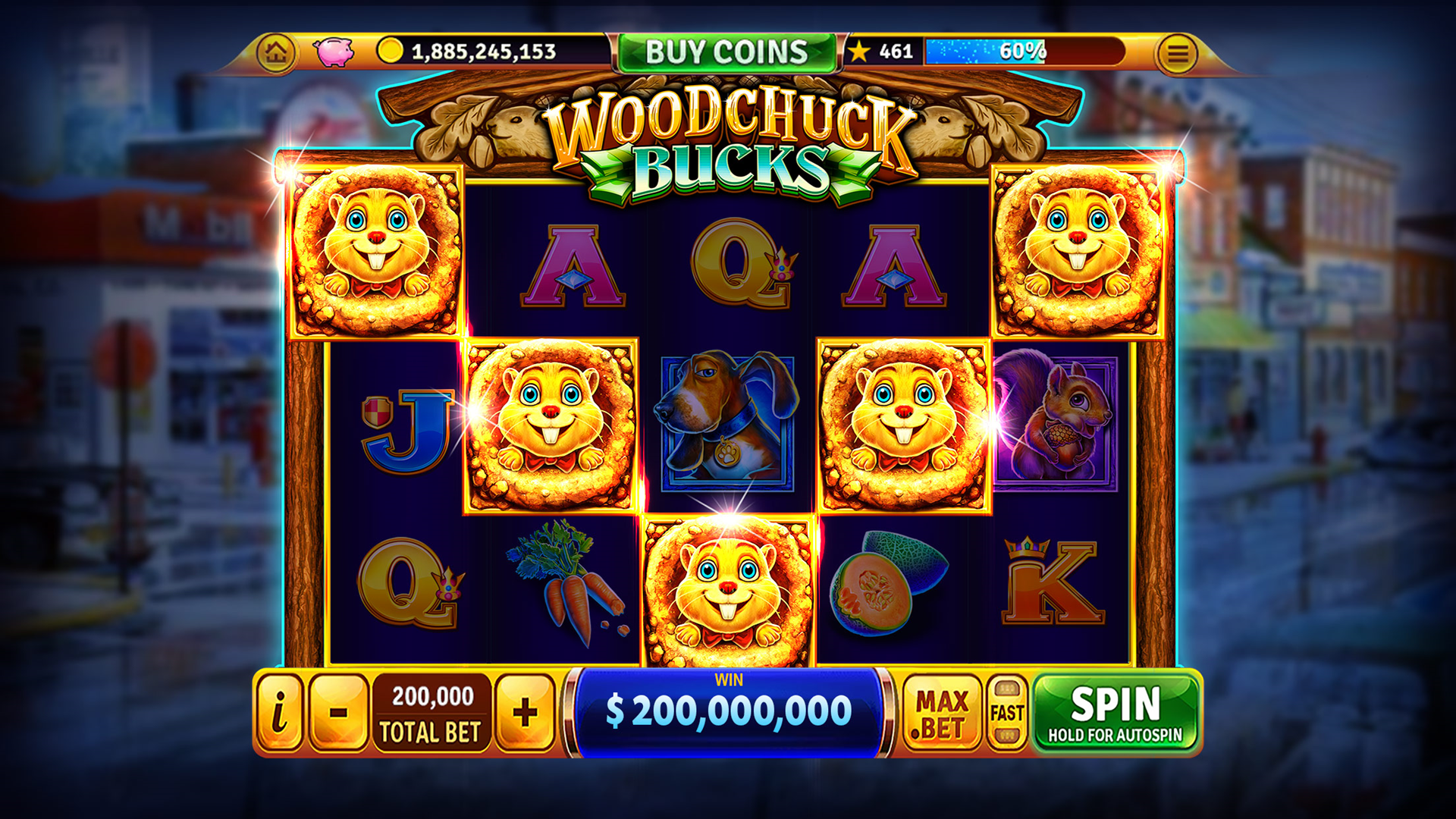
Task: Open the hamburger menu
Action: 1177,54
